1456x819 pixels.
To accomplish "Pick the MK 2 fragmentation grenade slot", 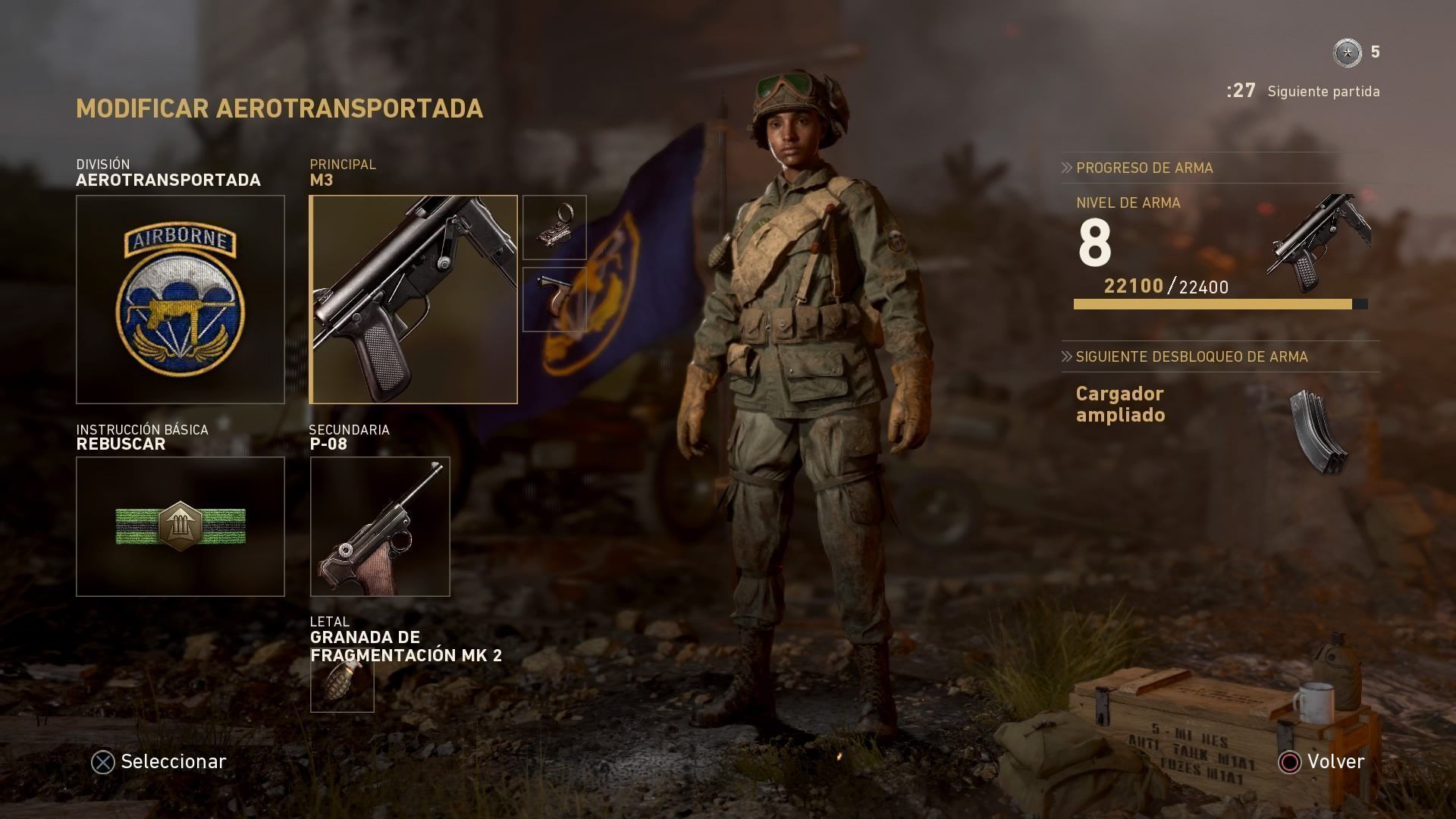I will coord(342,684).
